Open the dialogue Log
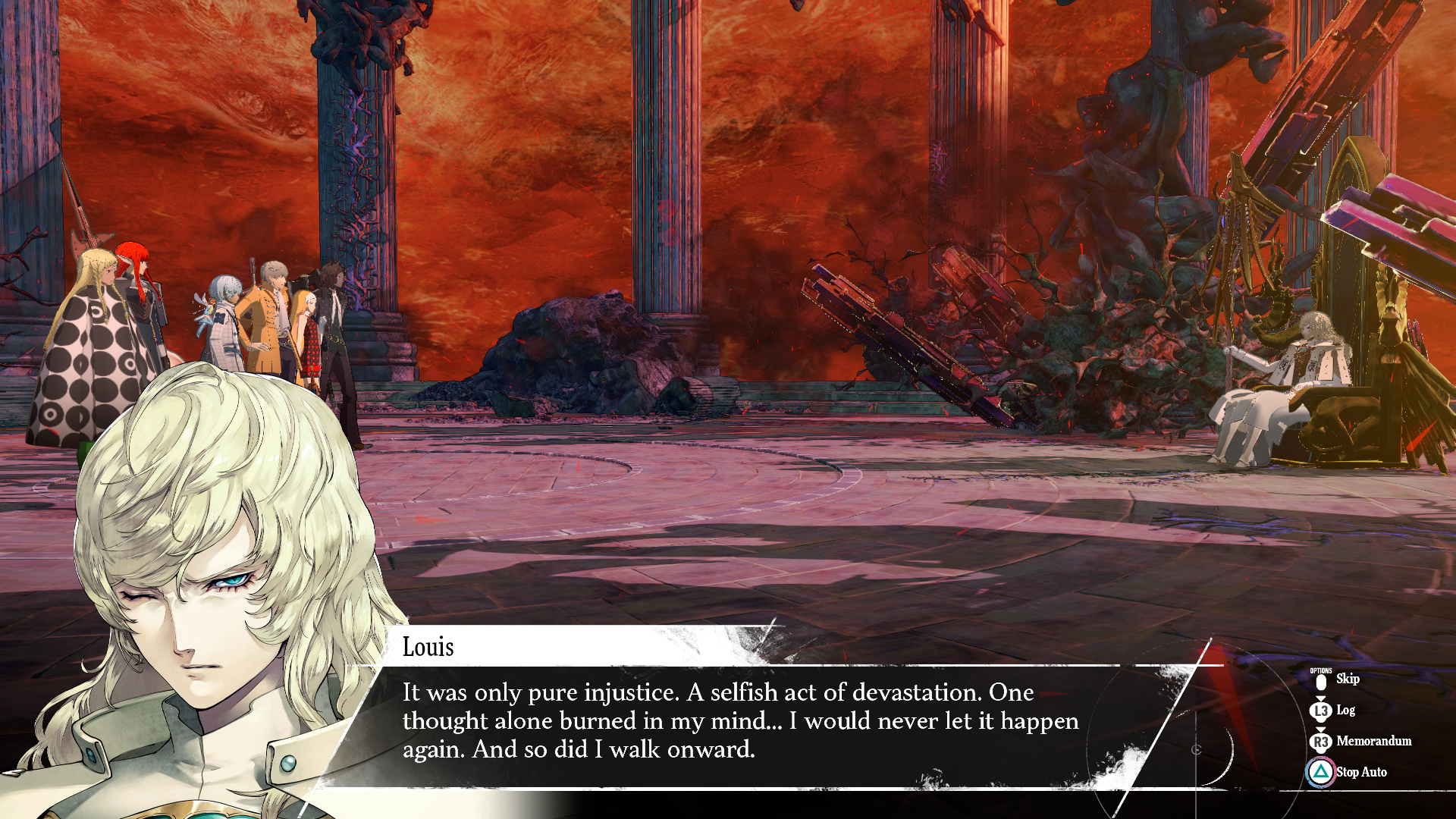Screen dimensions: 1456x819 1345,711
